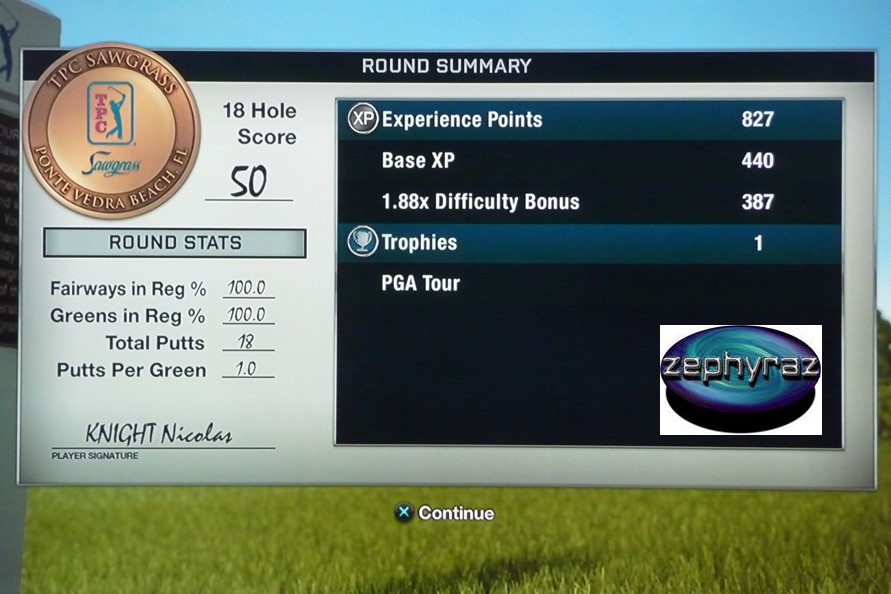Screen dimensions: 891x594
Task: Select the Trophies header row
Action: coord(590,243)
